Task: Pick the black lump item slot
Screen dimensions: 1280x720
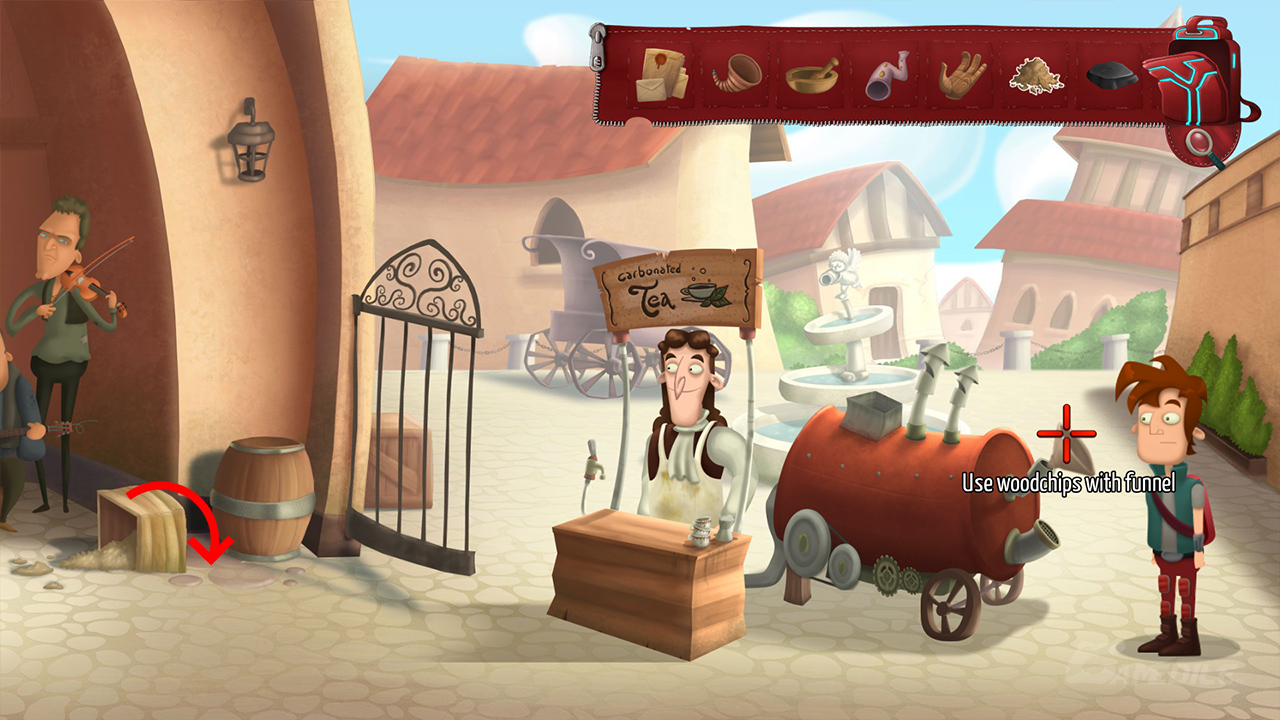Action: 1112,77
